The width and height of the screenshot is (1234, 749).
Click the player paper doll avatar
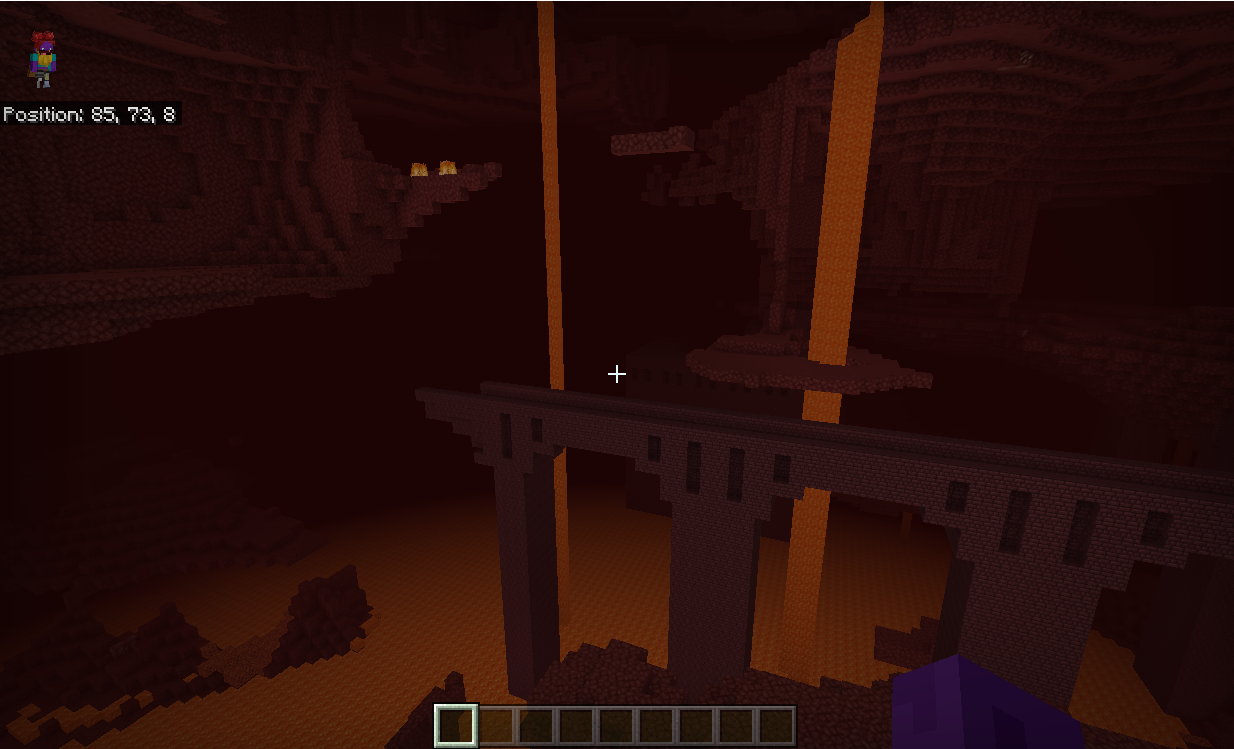pyautogui.click(x=42, y=59)
